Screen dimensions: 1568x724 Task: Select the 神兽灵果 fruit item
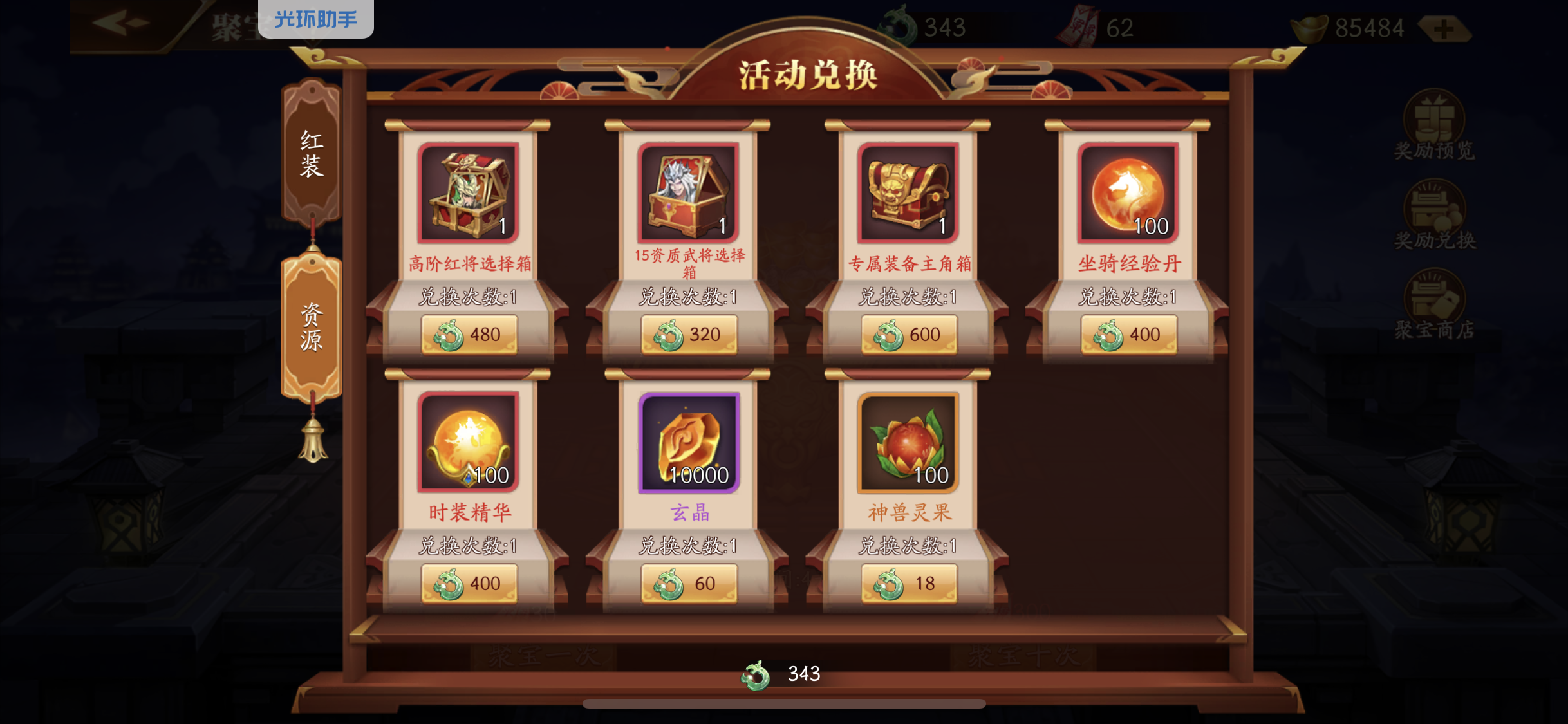tap(909, 441)
